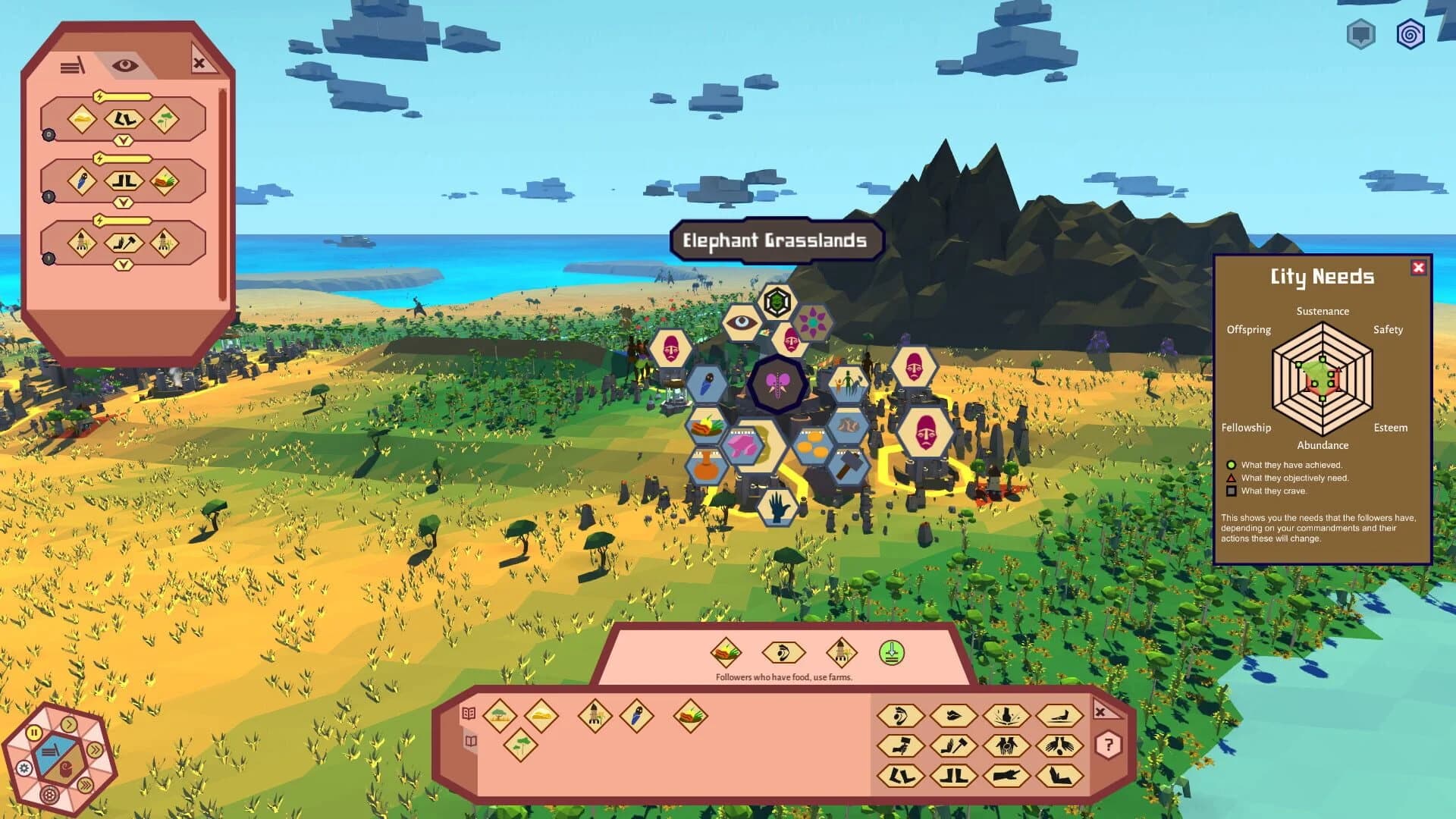Pause the game with the pause button
The image size is (1456, 819).
click(34, 733)
